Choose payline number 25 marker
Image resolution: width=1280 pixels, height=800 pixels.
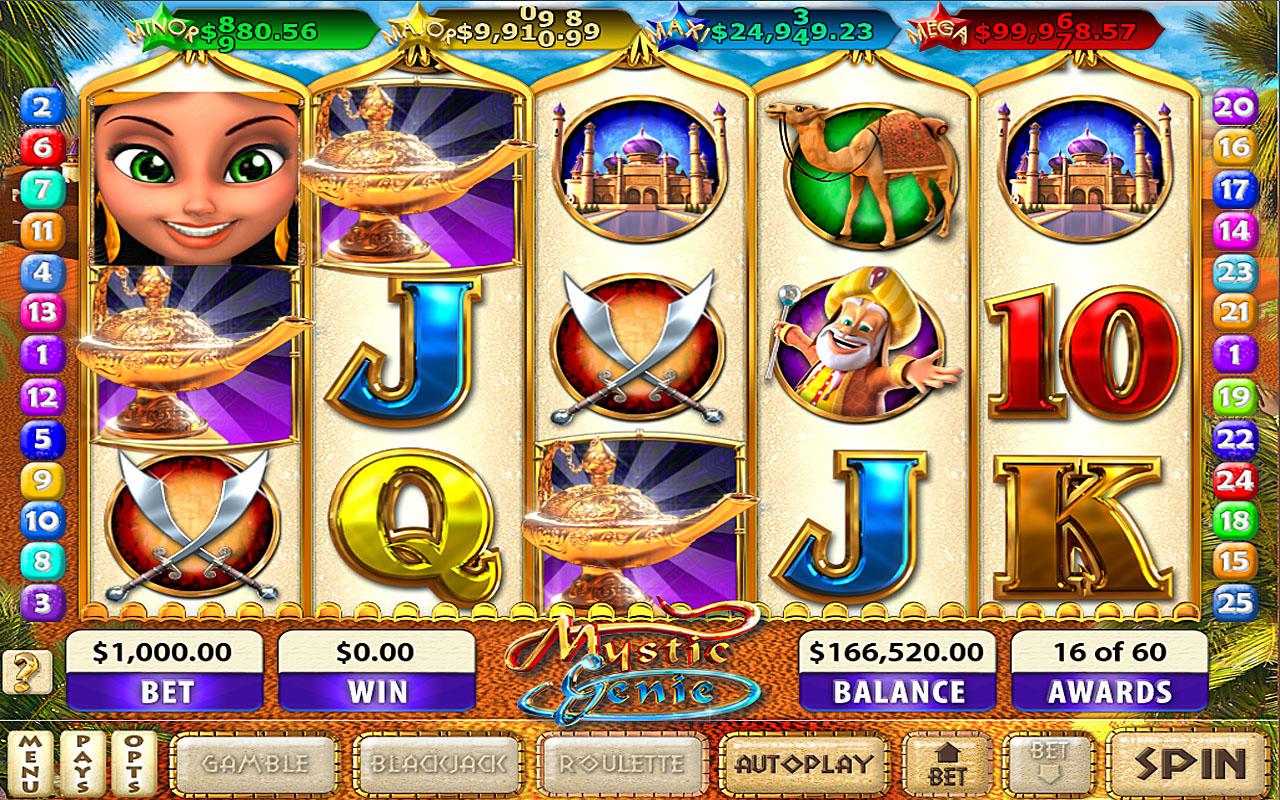point(1235,602)
